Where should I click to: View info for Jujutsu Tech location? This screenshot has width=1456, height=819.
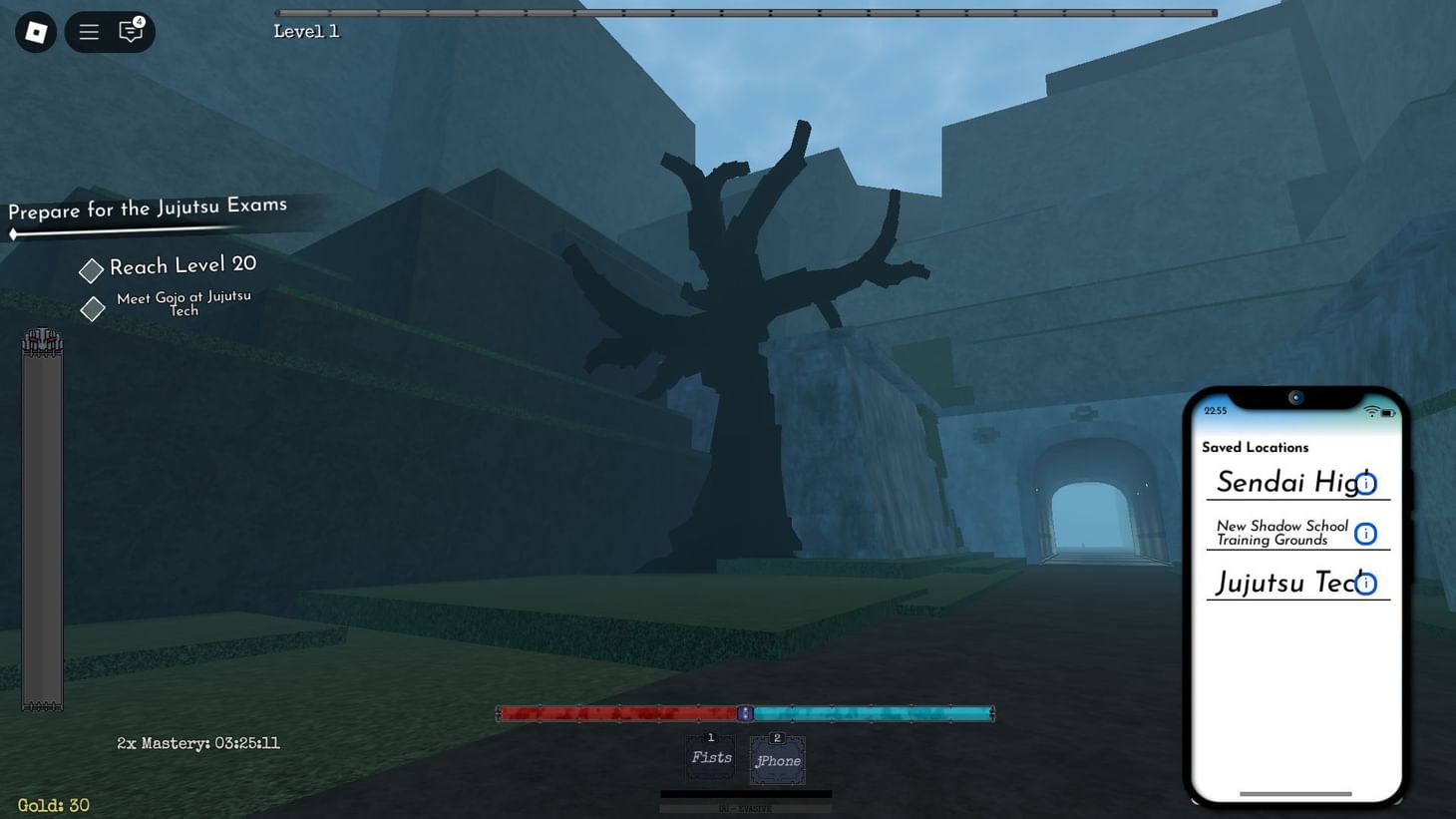click(x=1364, y=583)
